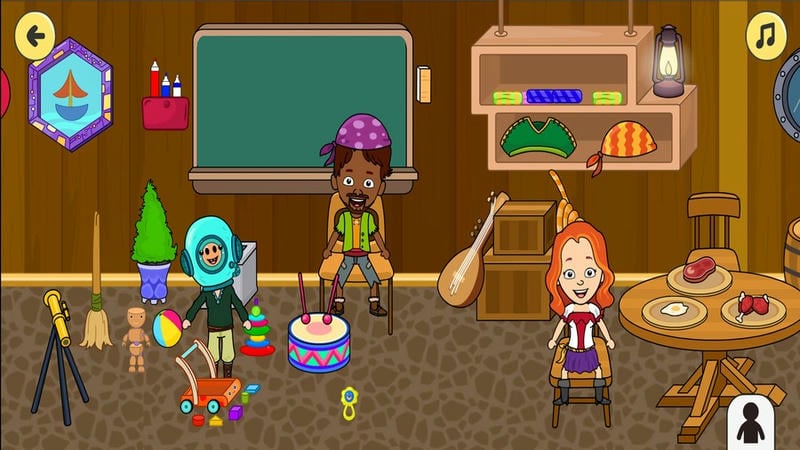The height and width of the screenshot is (450, 800).
Task: Toggle the music note button
Action: tap(766, 37)
